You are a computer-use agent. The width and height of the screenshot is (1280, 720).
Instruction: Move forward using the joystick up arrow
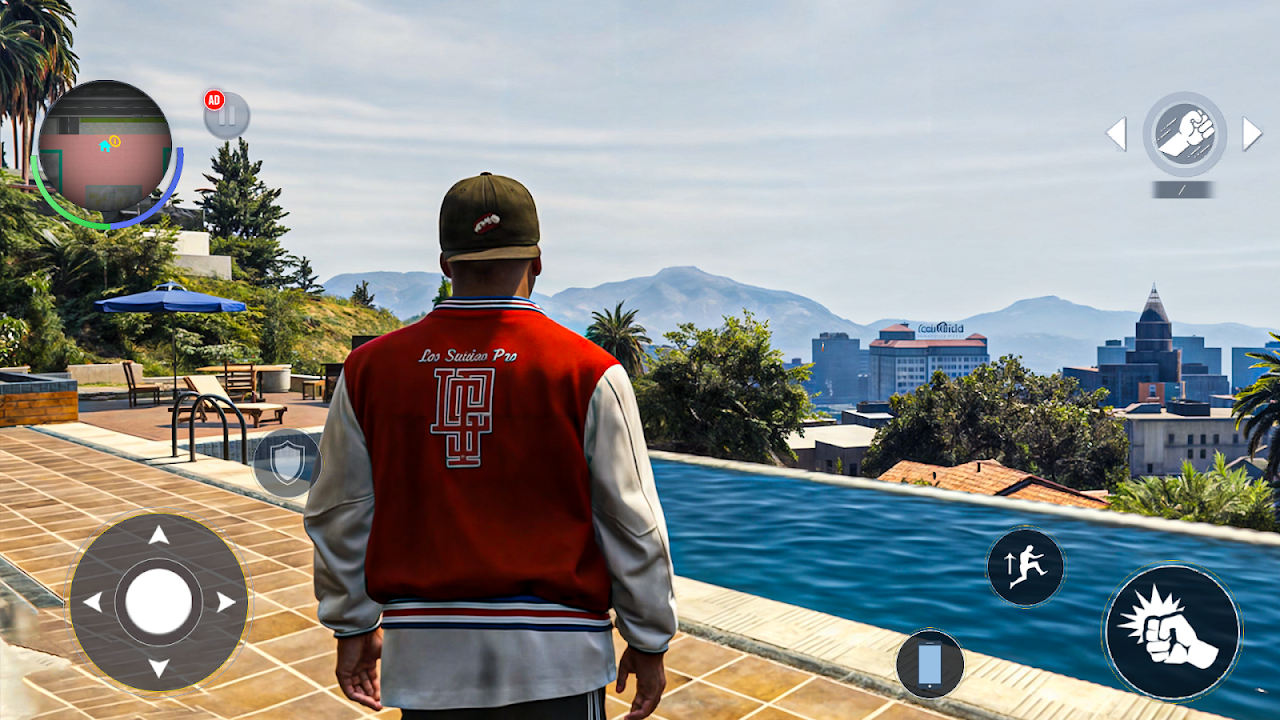point(159,536)
